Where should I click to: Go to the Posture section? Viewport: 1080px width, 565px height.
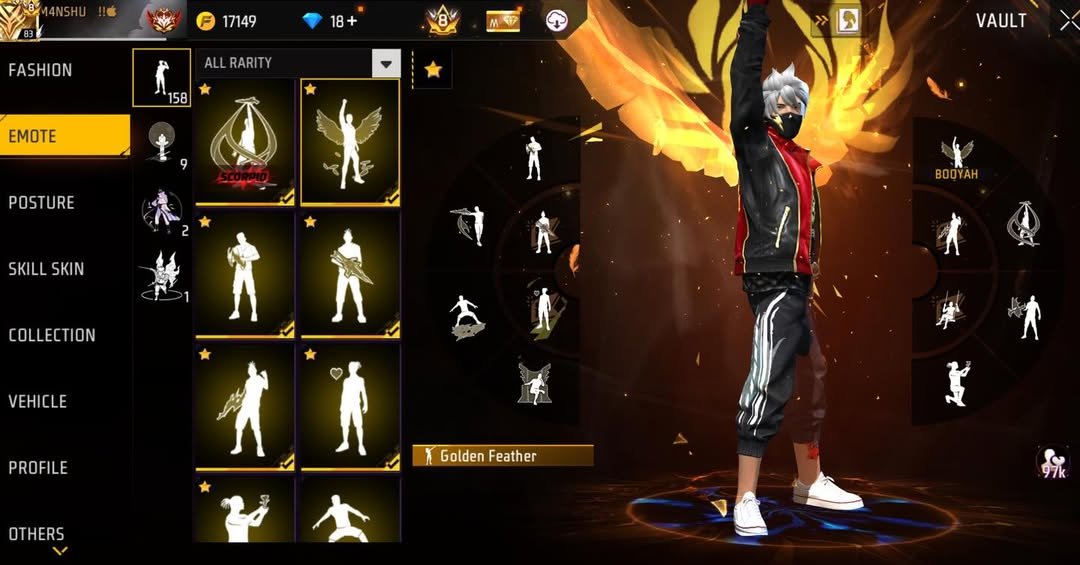[42, 203]
